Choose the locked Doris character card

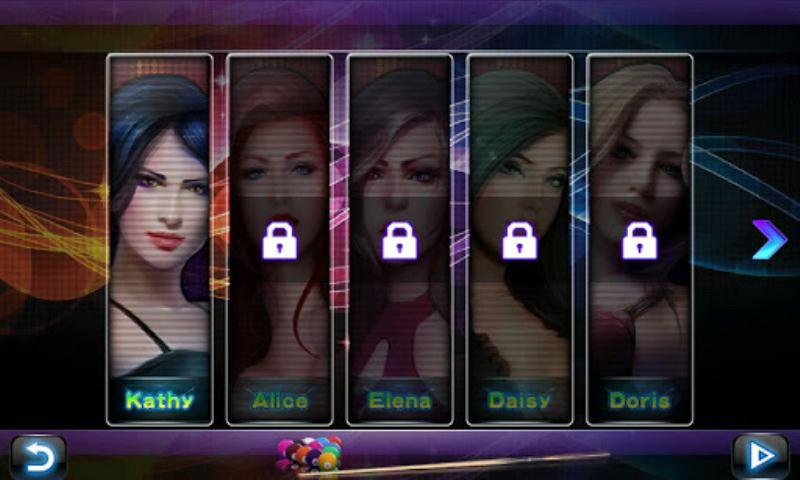point(640,240)
